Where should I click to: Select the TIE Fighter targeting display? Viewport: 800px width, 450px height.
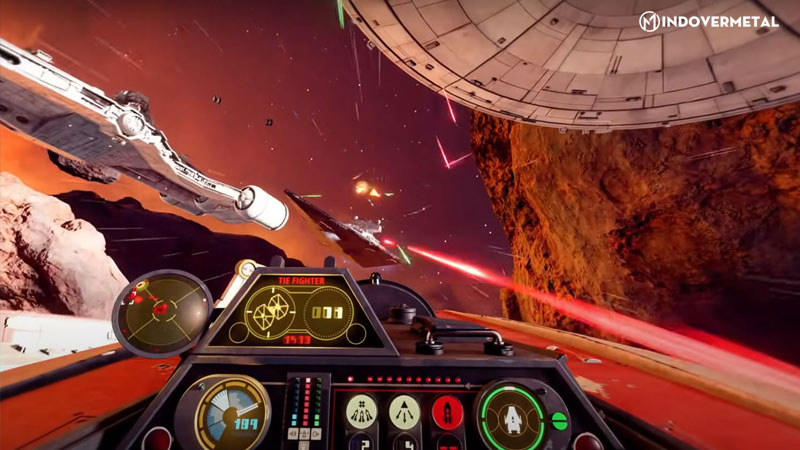click(297, 312)
